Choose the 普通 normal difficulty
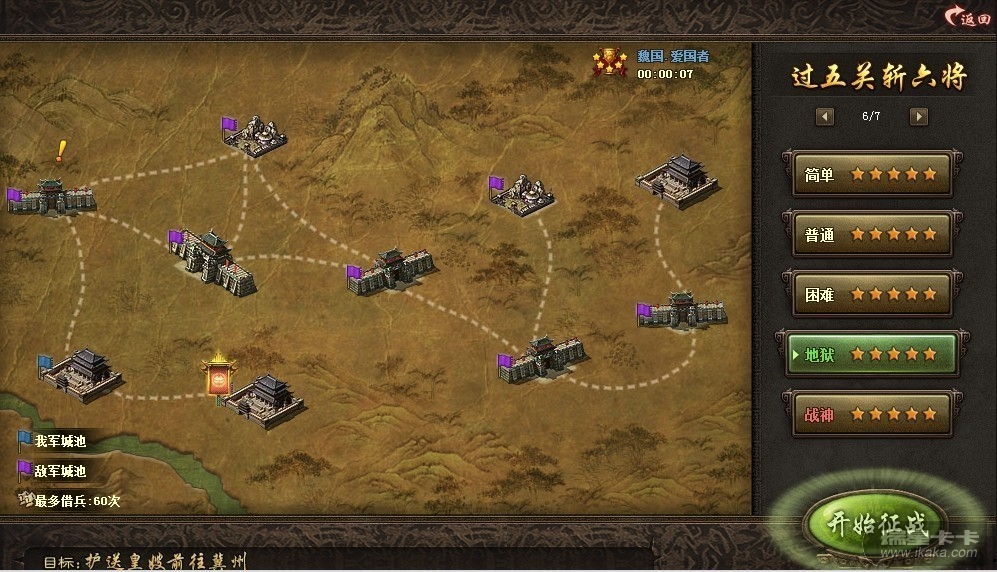This screenshot has width=997, height=572. tap(867, 235)
